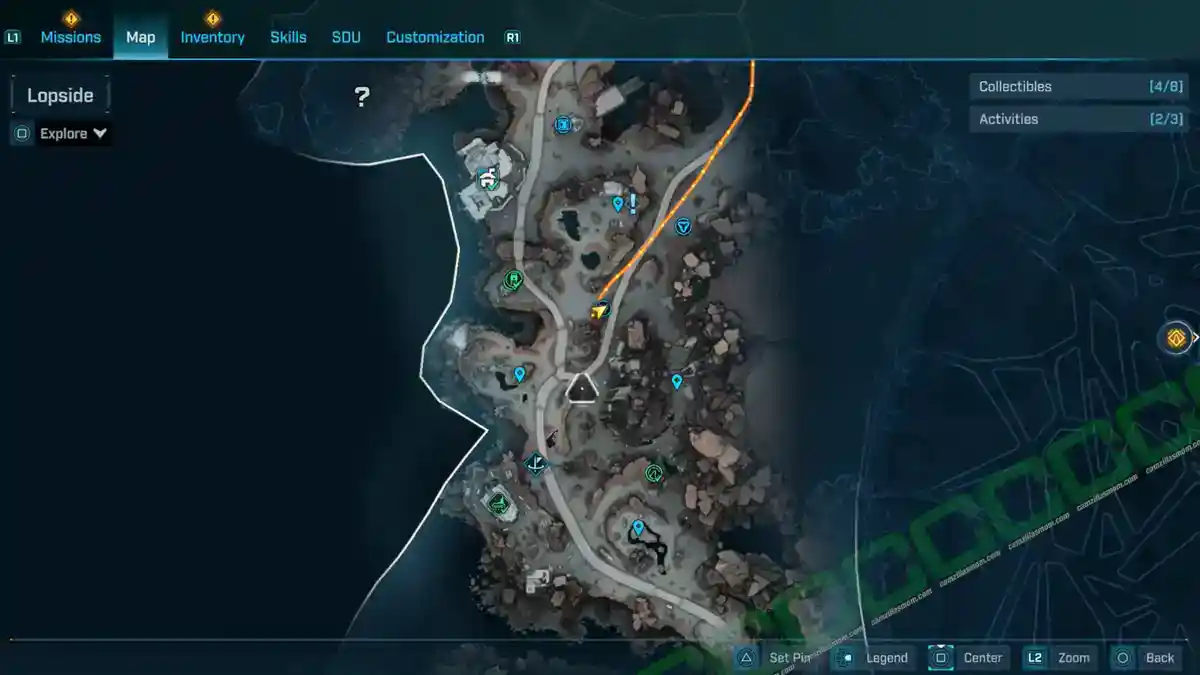Screen dimensions: 1200x675
Task: Select the white question mark marker
Action: pos(362,97)
